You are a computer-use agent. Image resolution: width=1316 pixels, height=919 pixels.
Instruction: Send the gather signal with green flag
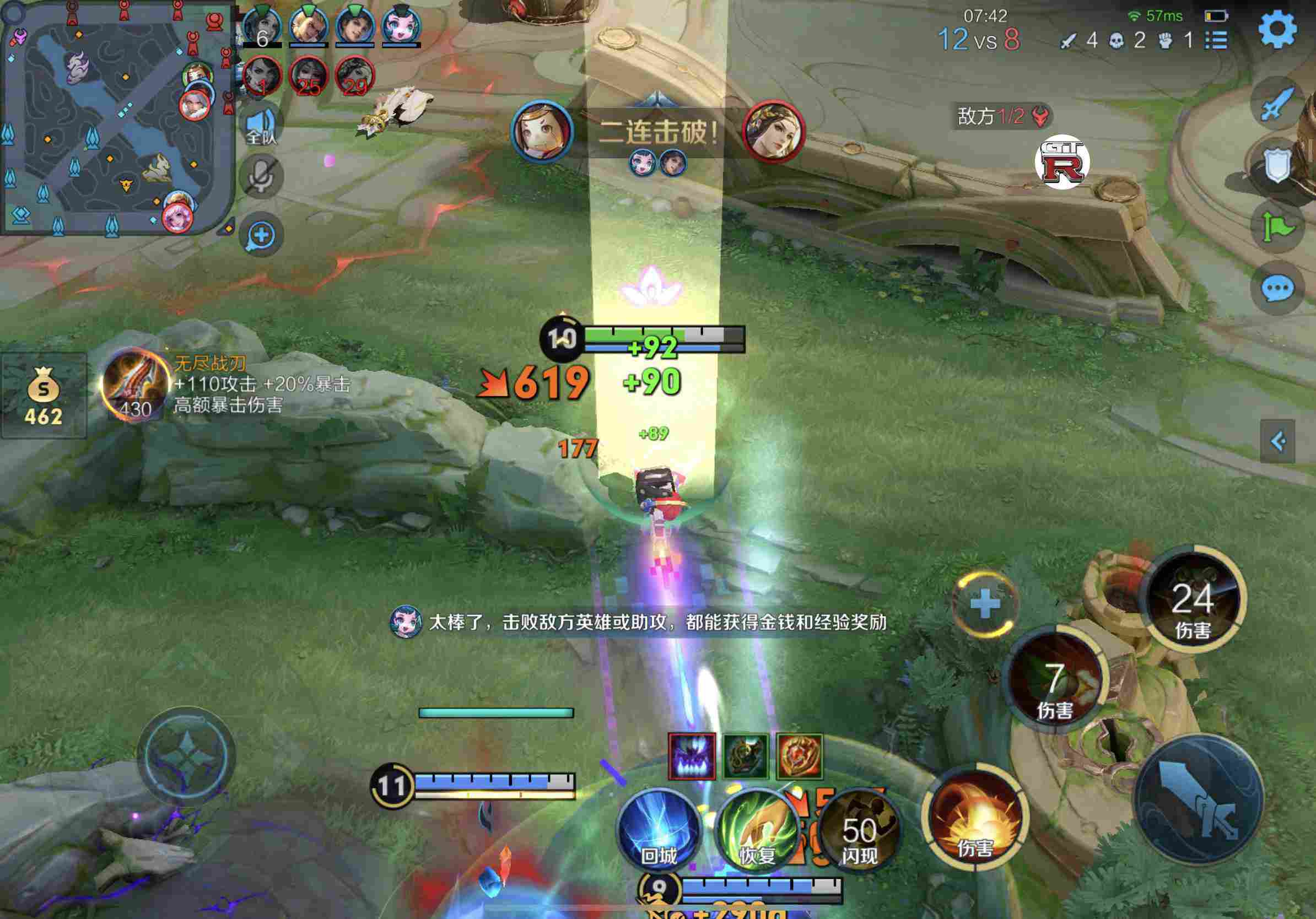point(1277,228)
